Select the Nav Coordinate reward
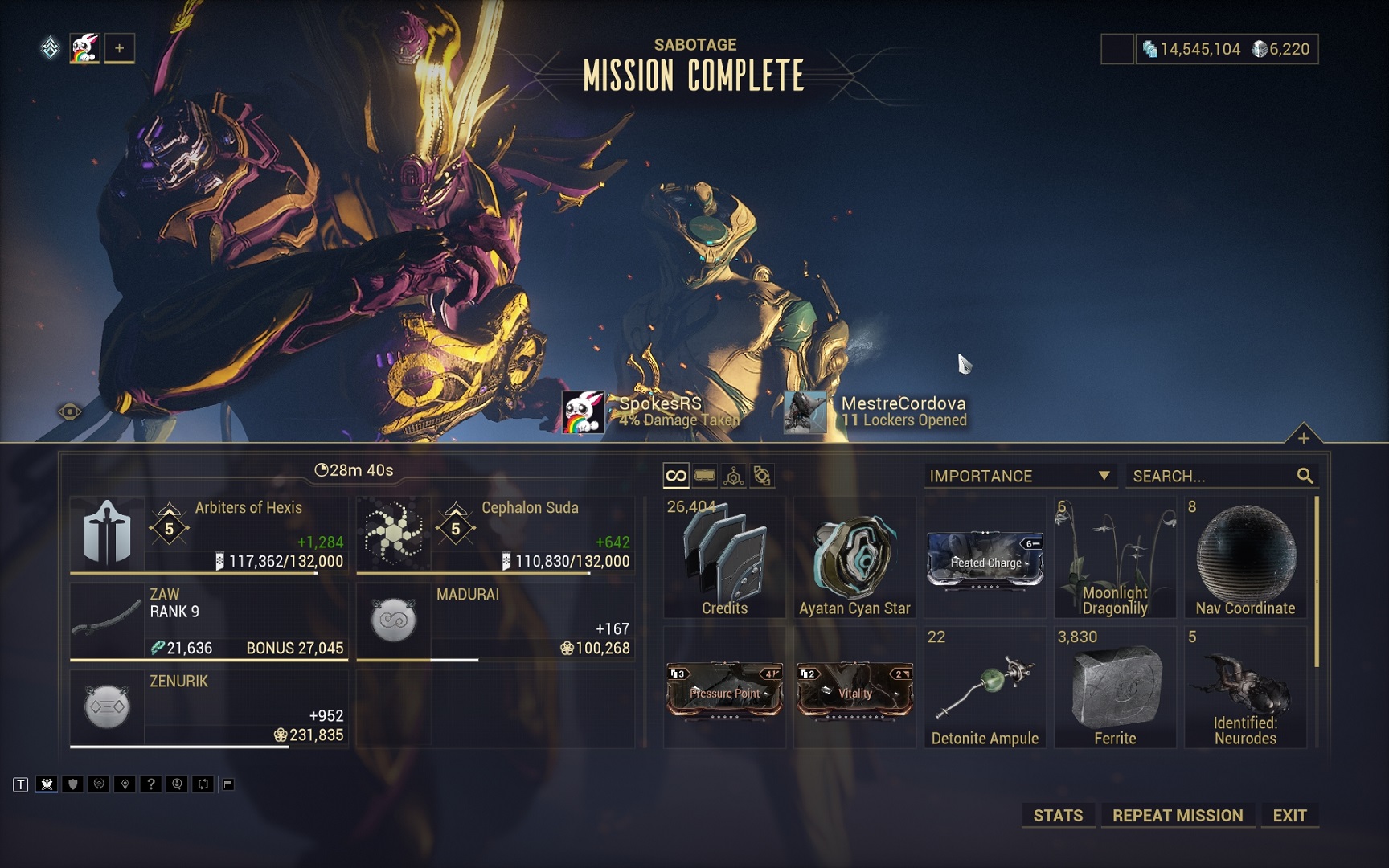 click(1245, 558)
